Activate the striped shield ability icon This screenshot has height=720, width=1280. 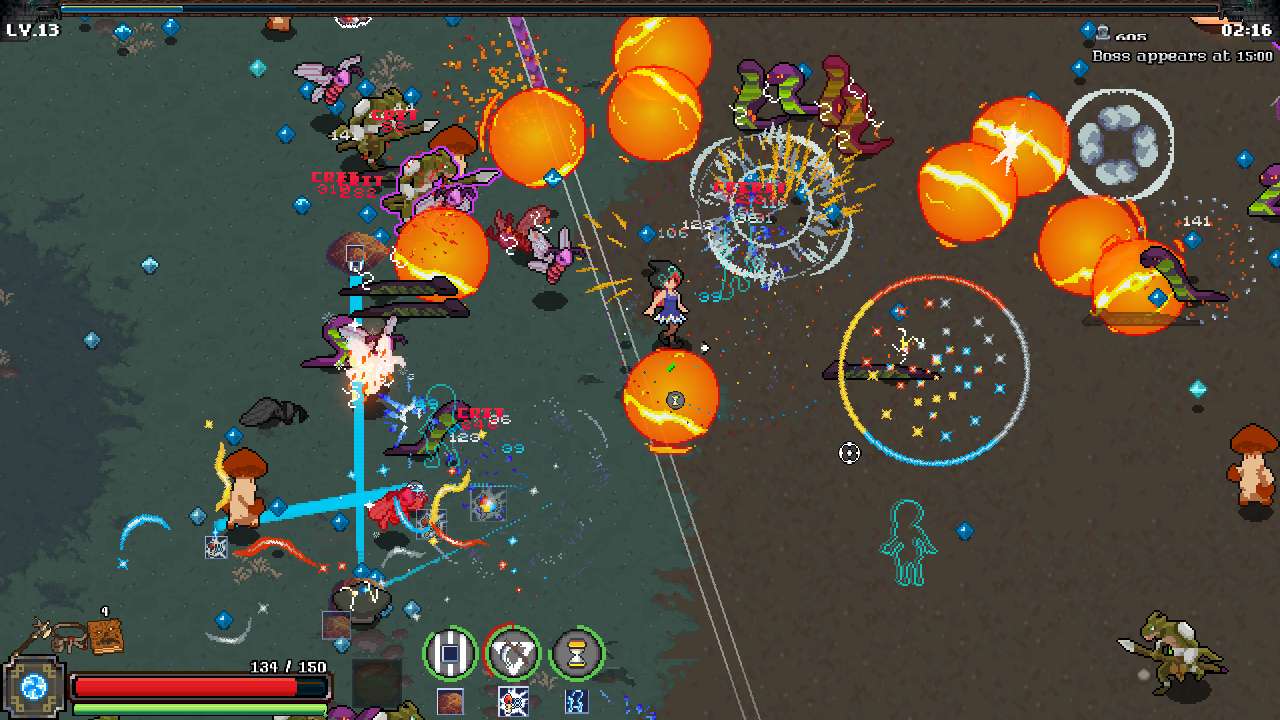coord(450,652)
